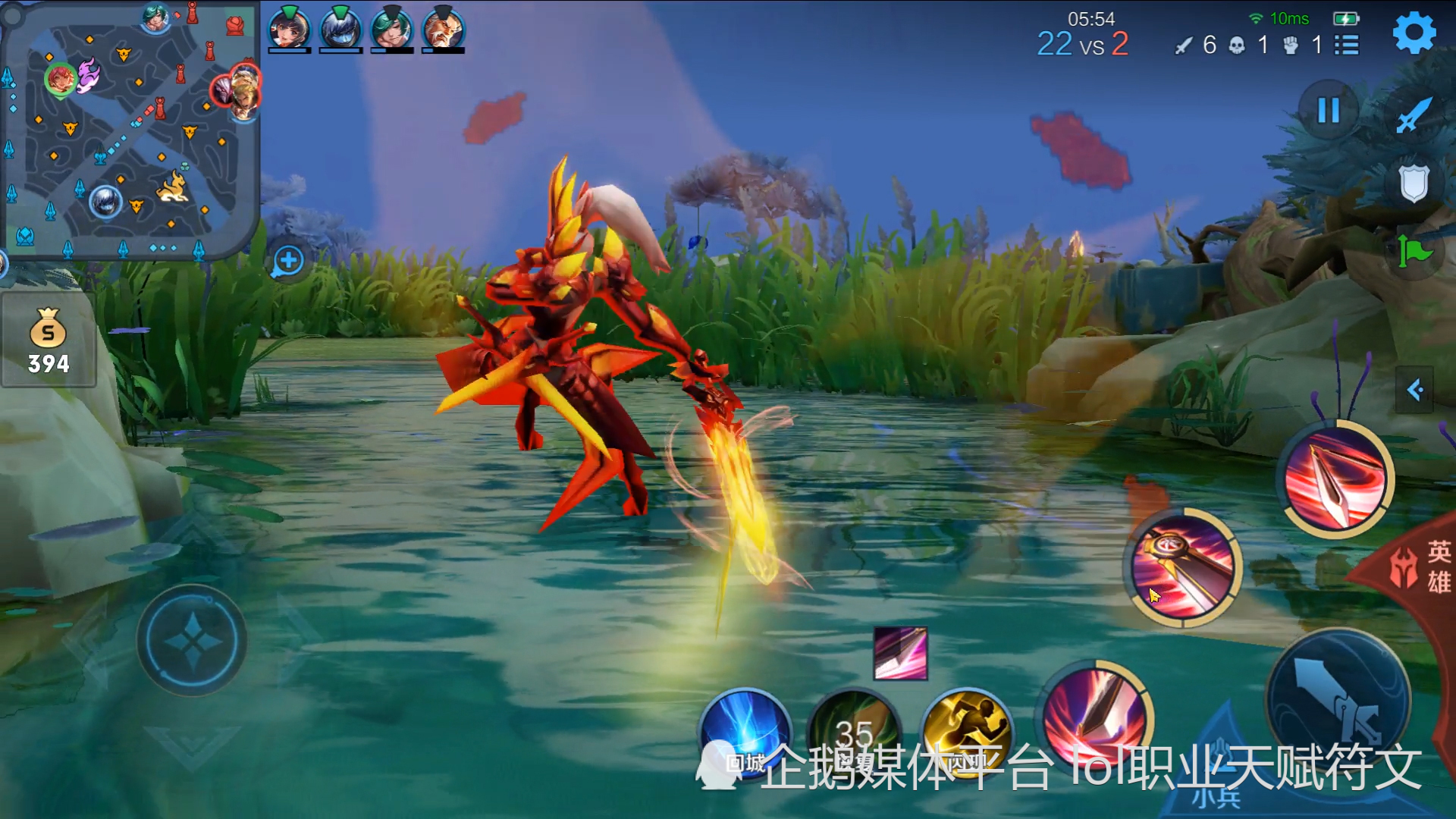Select the old bearded teammate portrait
1456x819 pixels.
tap(443, 29)
